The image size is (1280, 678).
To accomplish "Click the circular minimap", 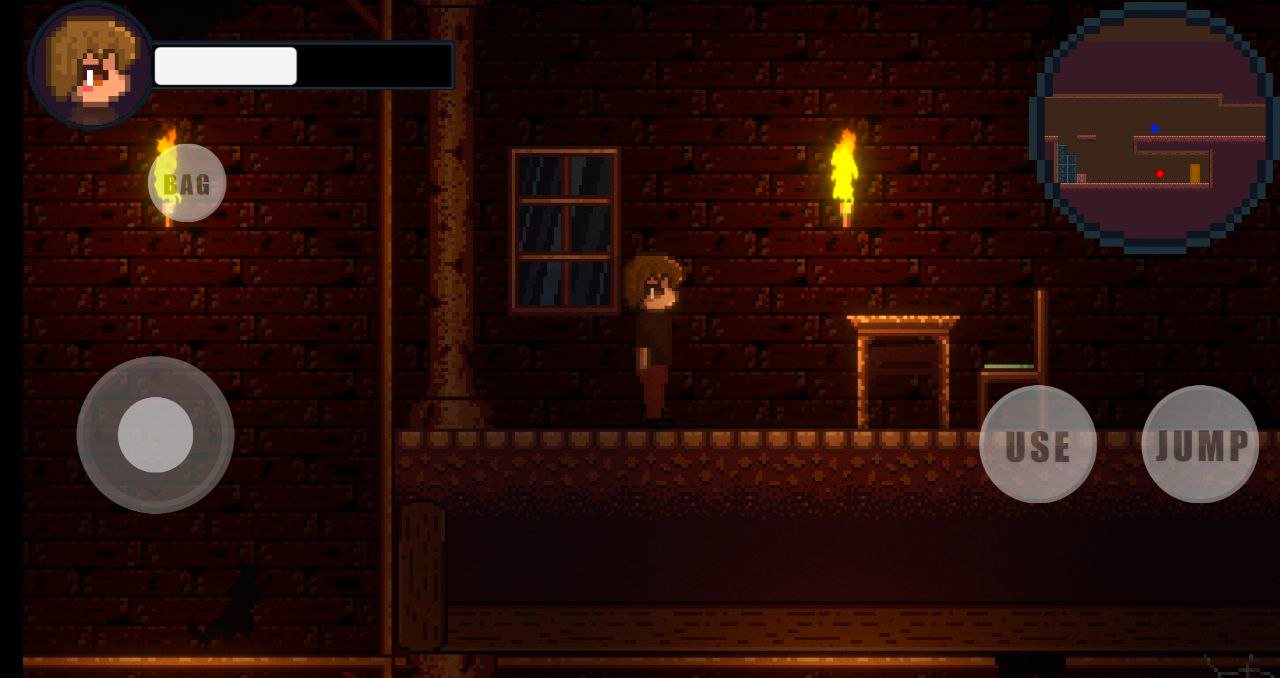I will click(x=1153, y=127).
